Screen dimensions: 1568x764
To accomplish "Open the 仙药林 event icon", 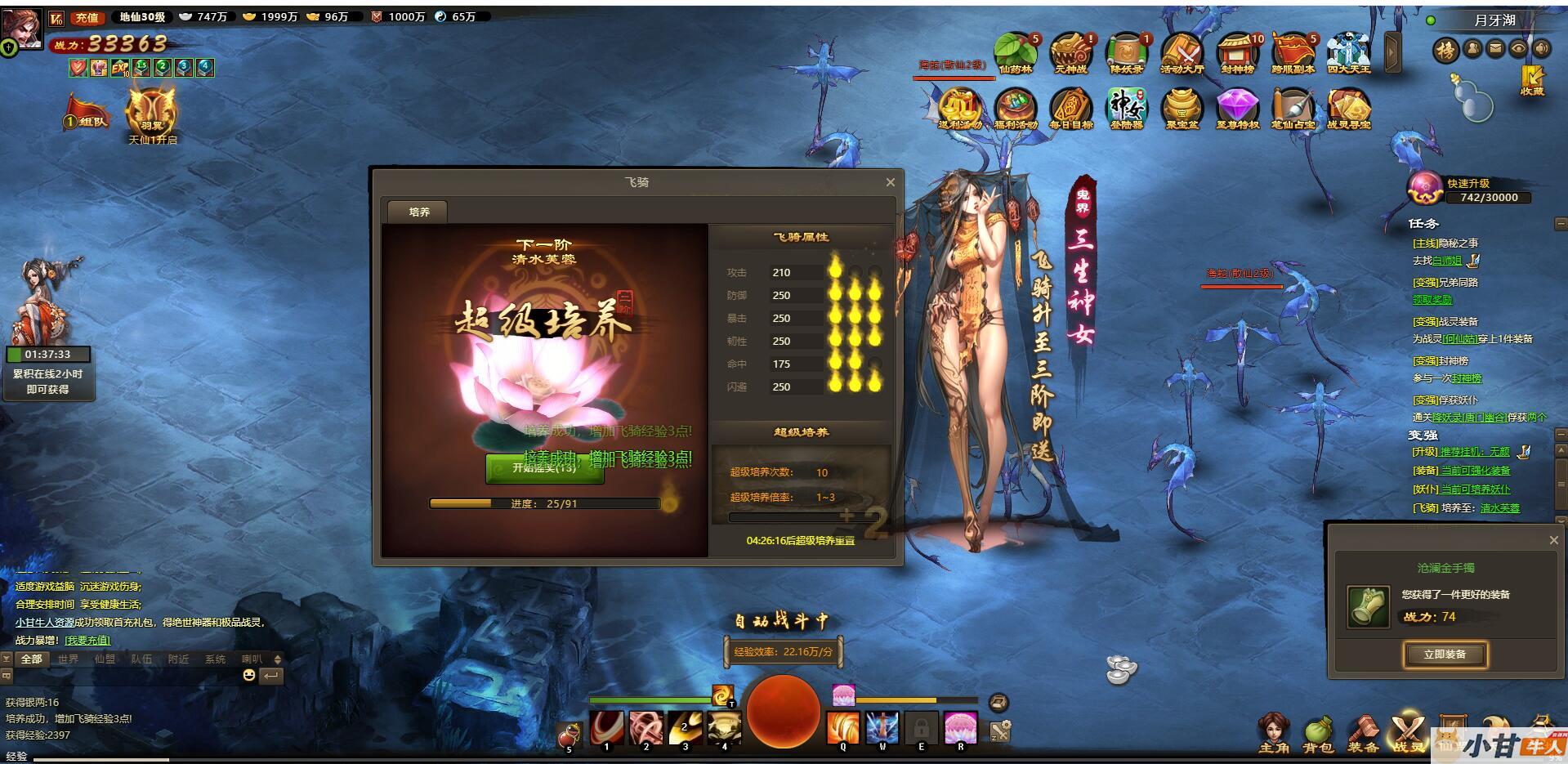I will pyautogui.click(x=1015, y=54).
